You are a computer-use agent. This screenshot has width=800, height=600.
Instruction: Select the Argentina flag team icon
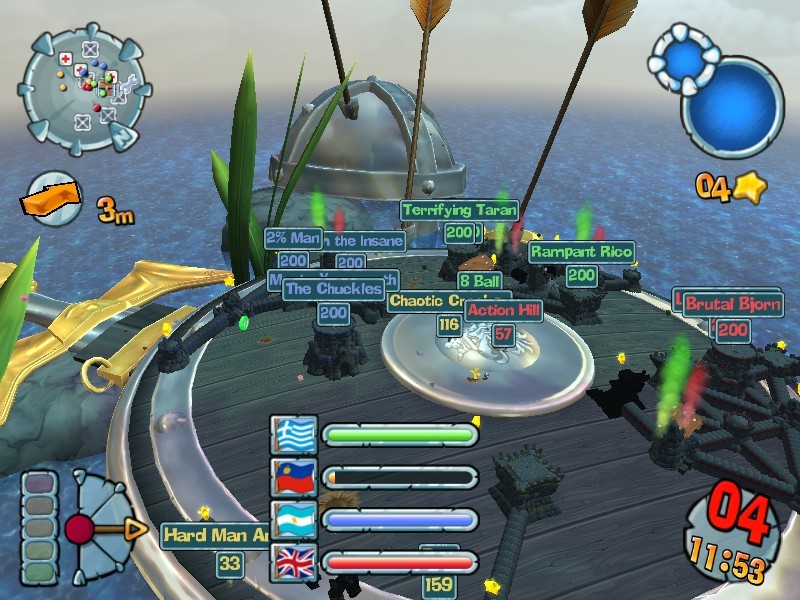pyautogui.click(x=294, y=520)
